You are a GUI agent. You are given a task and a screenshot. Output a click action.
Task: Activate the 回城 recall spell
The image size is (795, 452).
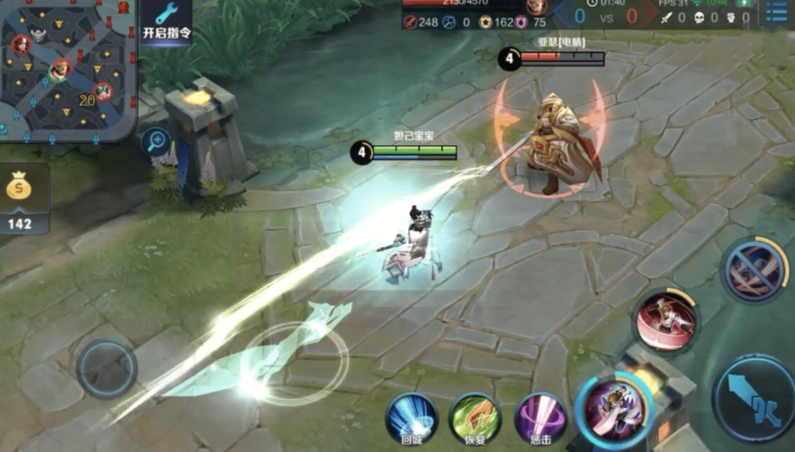tap(411, 417)
